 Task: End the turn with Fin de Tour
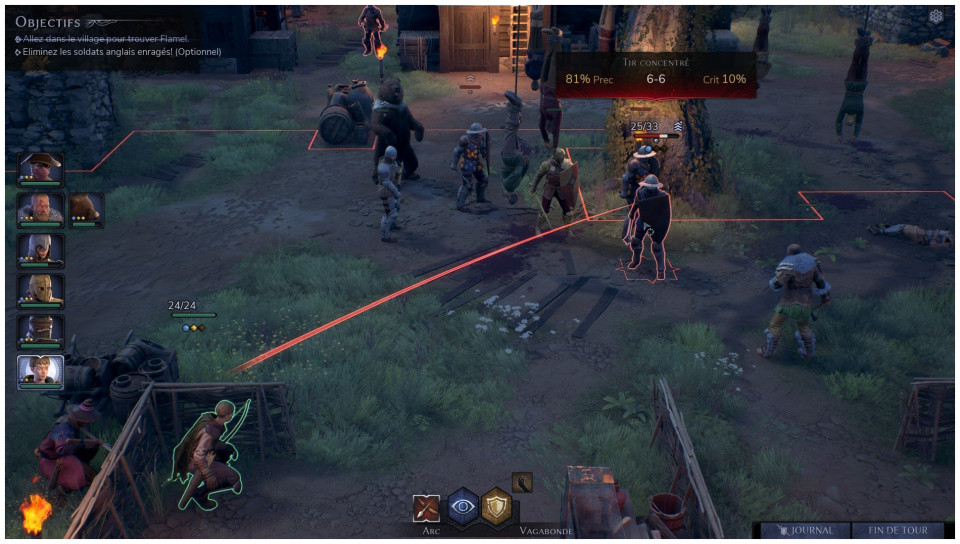pos(898,531)
